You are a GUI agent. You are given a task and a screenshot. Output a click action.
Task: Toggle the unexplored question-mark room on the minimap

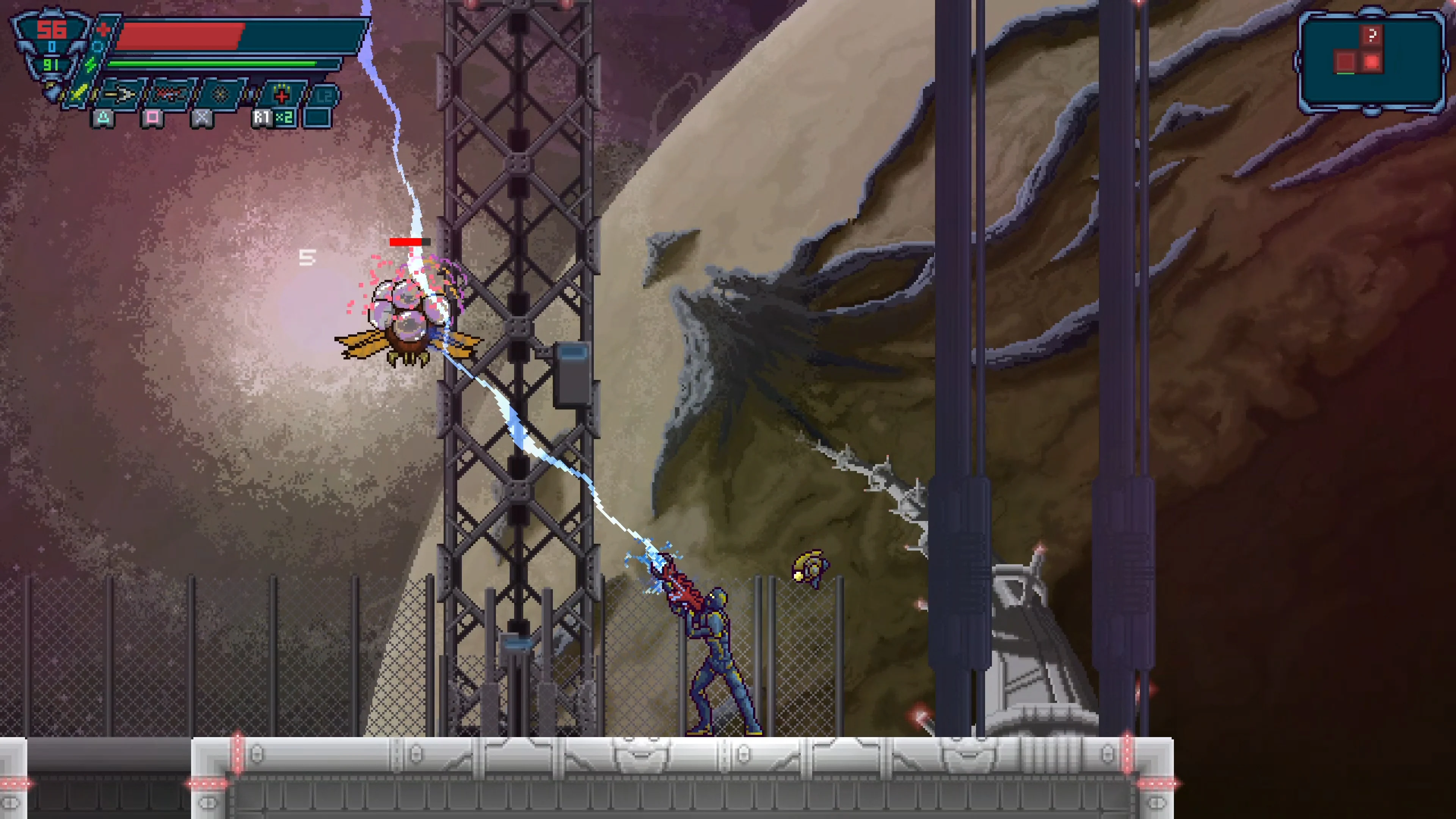click(x=1372, y=36)
